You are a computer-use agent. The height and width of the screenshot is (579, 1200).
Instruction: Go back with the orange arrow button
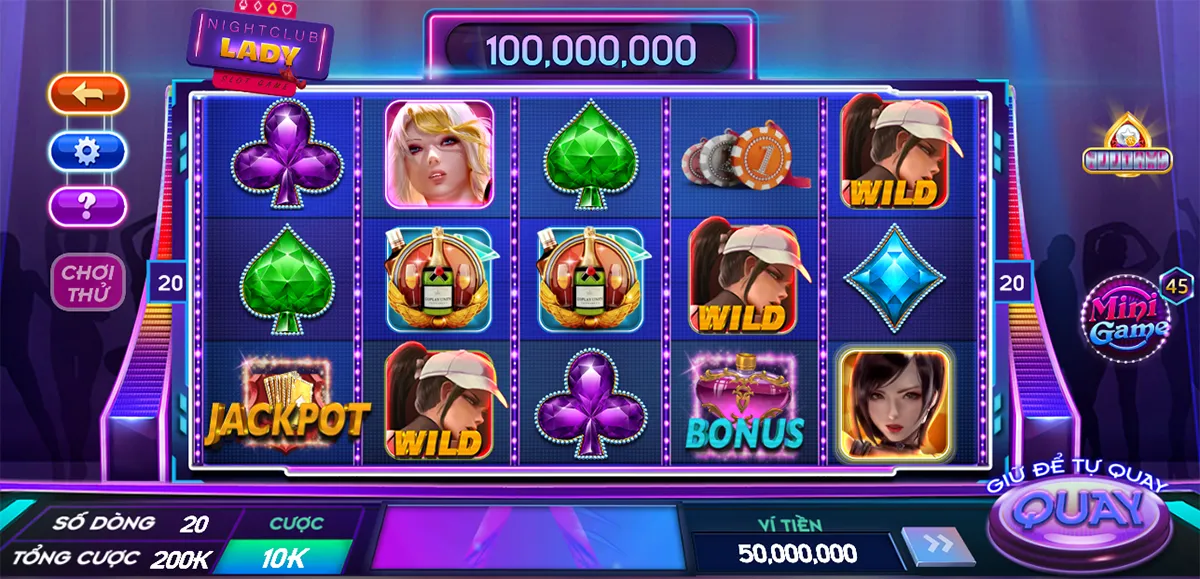pyautogui.click(x=88, y=94)
